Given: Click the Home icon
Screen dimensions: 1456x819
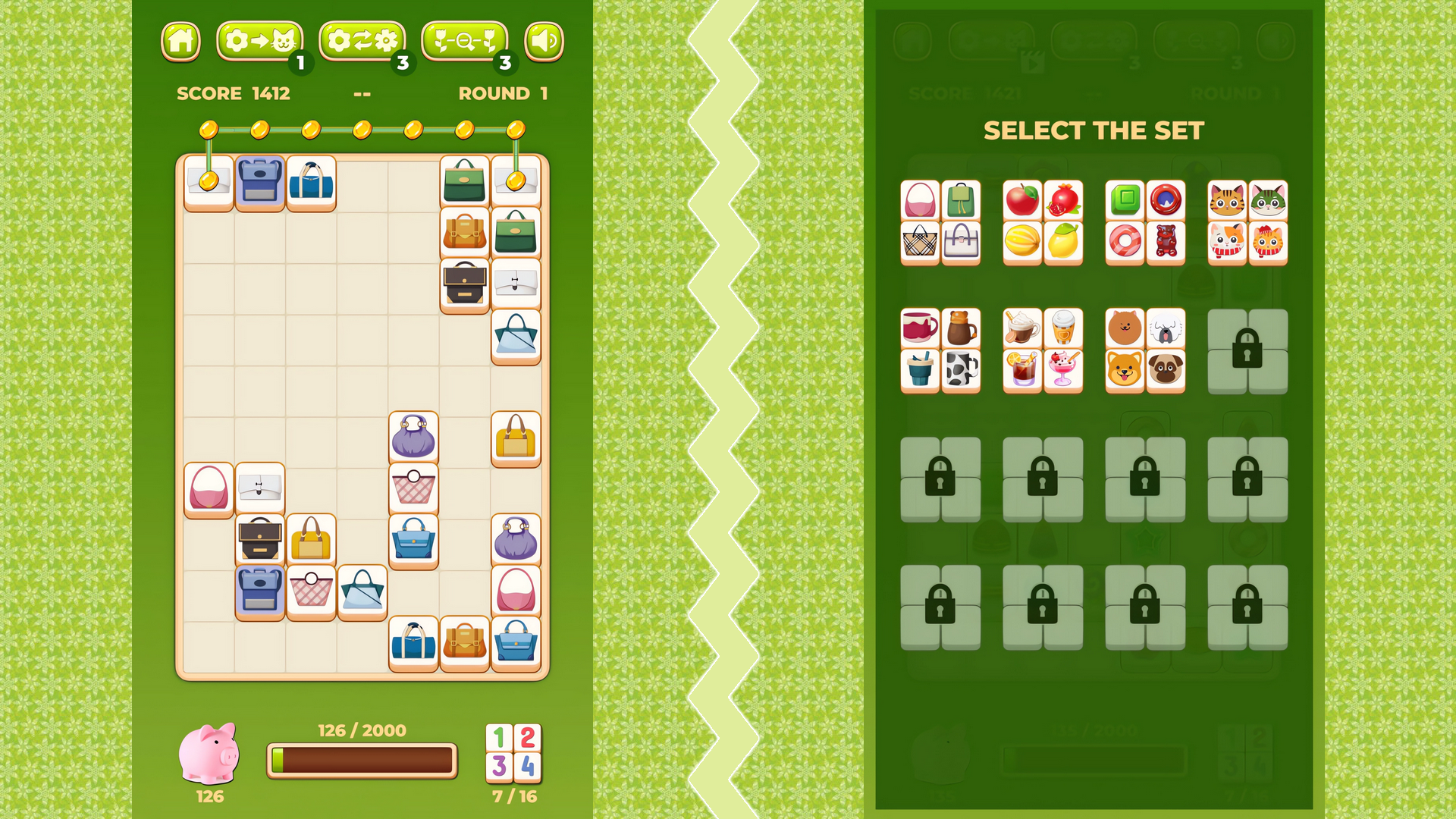Looking at the screenshot, I should [180, 40].
